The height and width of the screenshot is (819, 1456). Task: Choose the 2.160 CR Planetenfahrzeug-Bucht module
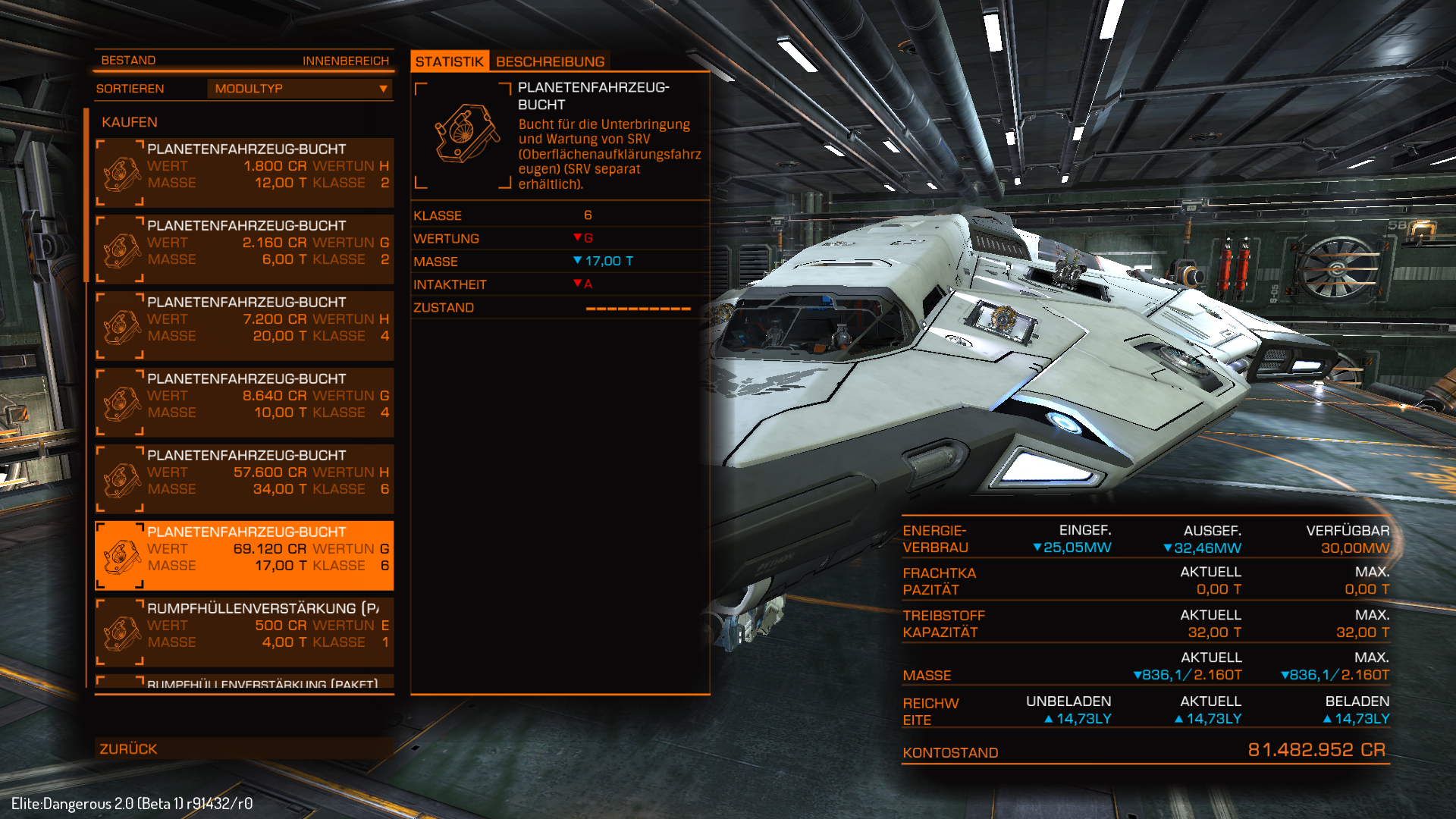click(x=244, y=249)
